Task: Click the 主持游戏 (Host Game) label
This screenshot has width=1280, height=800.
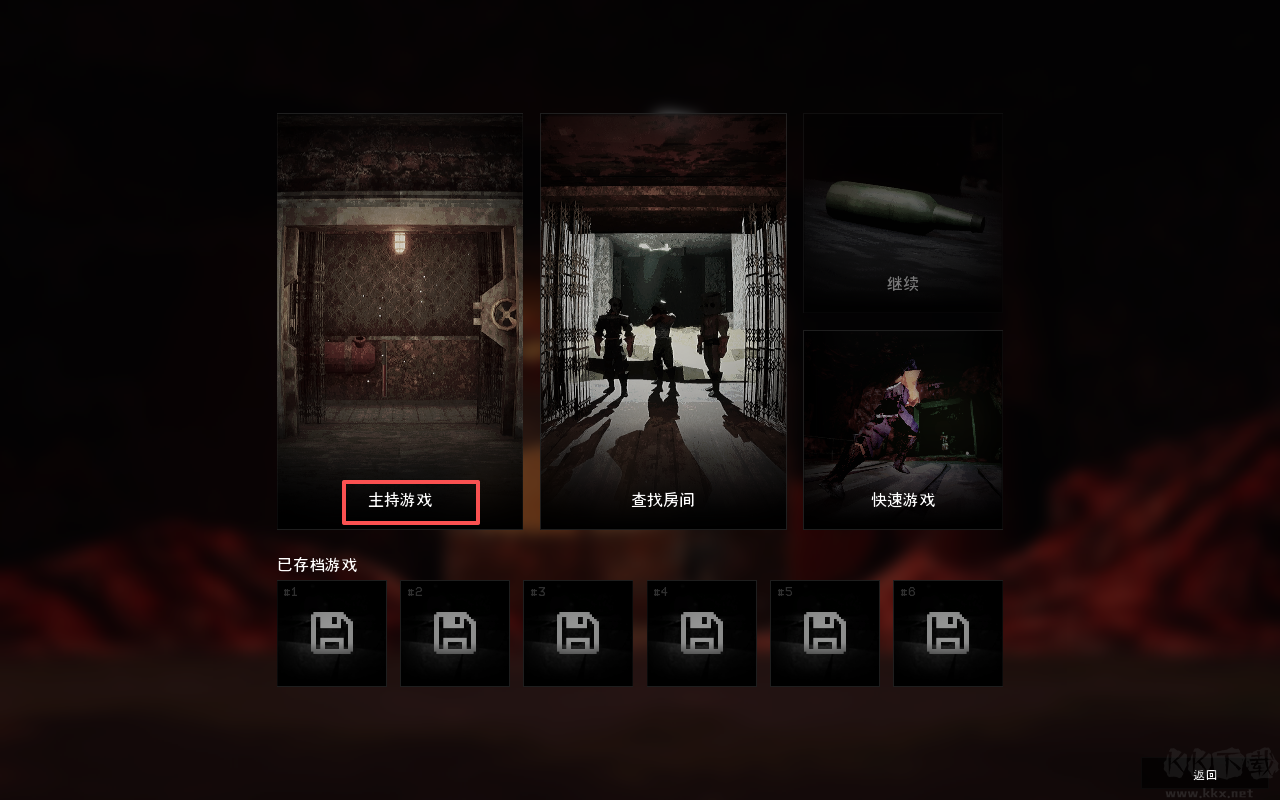Action: pyautogui.click(x=411, y=501)
